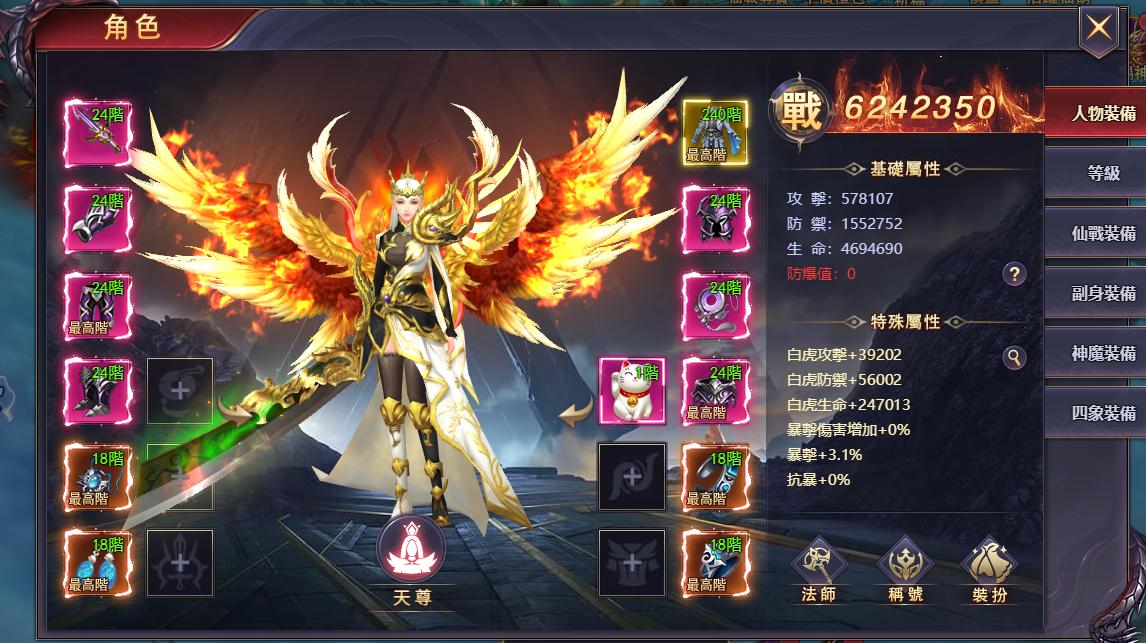Open the 四象裝備 tab
Viewport: 1146px width, 643px height.
[1102, 413]
